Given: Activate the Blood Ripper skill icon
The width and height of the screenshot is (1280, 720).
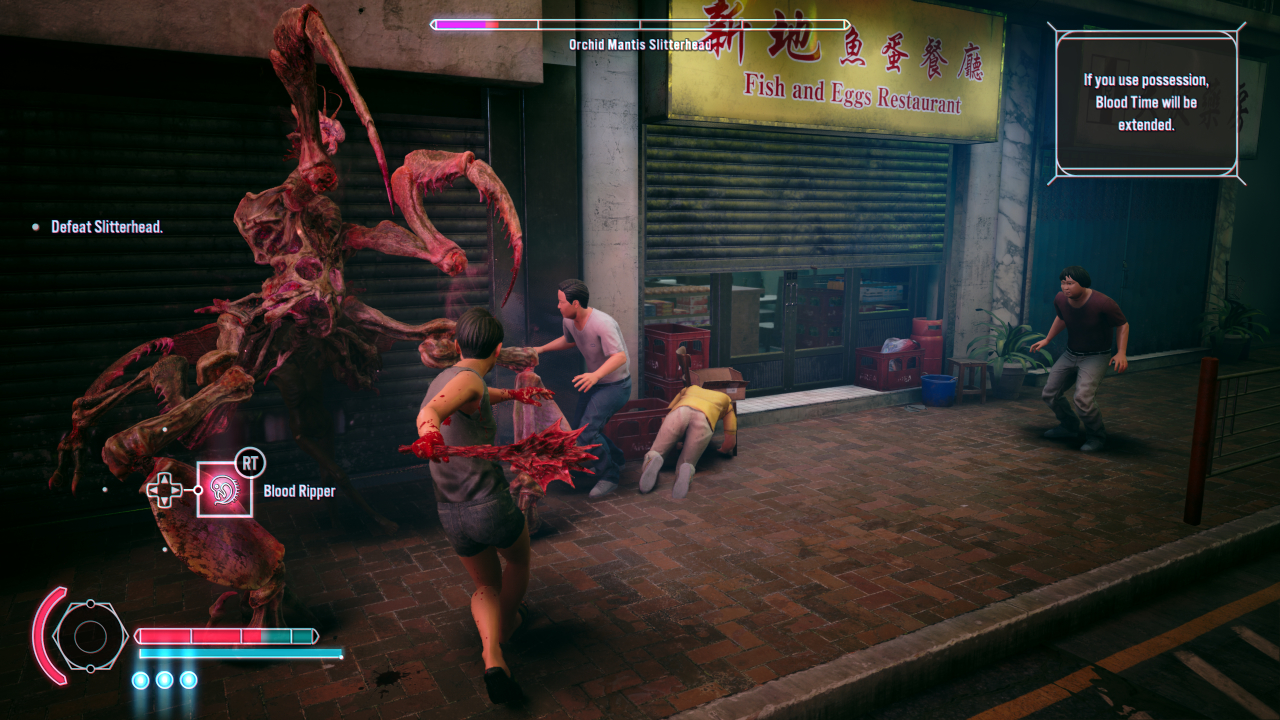Looking at the screenshot, I should 224,489.
